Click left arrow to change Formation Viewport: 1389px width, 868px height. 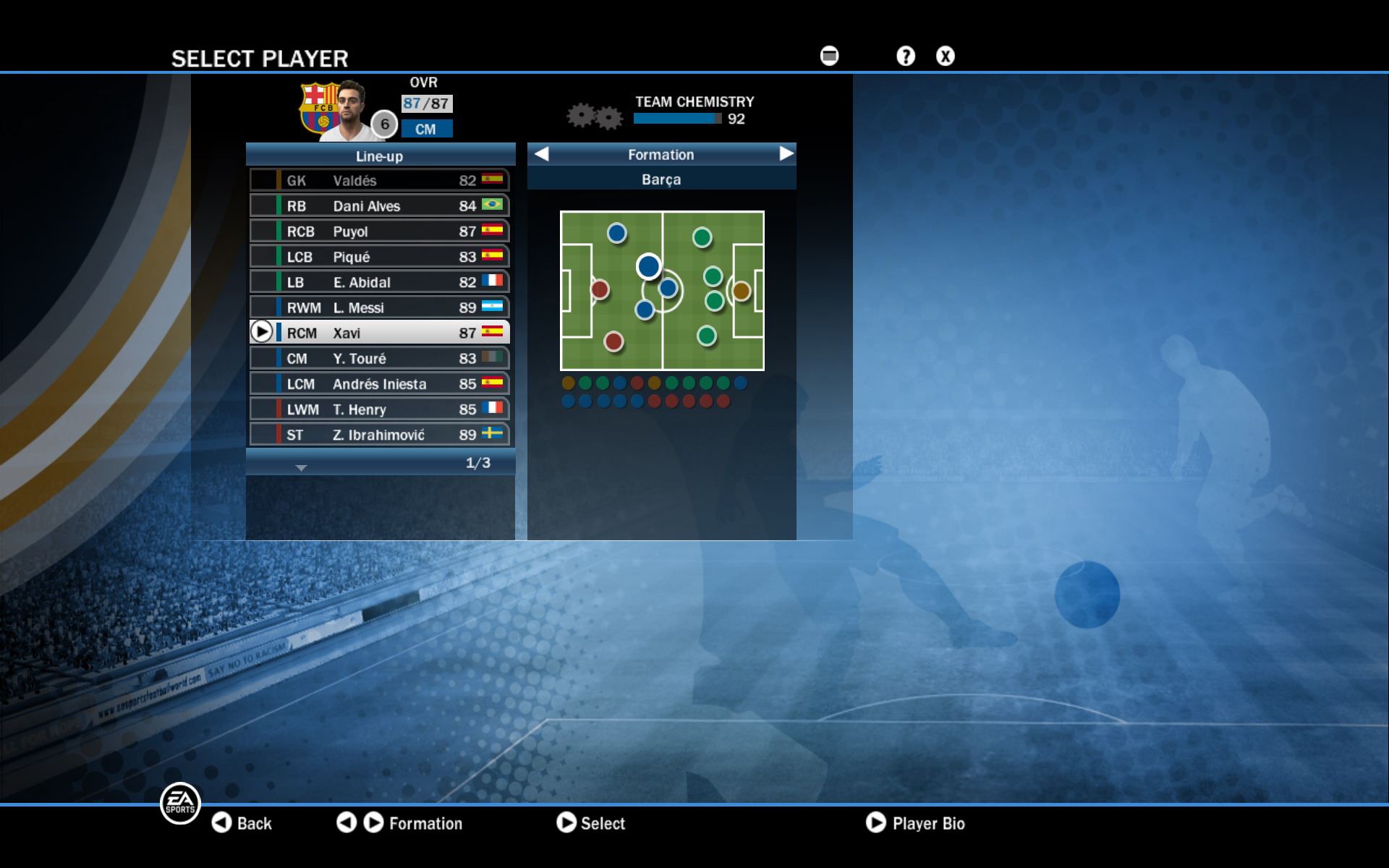coord(542,154)
